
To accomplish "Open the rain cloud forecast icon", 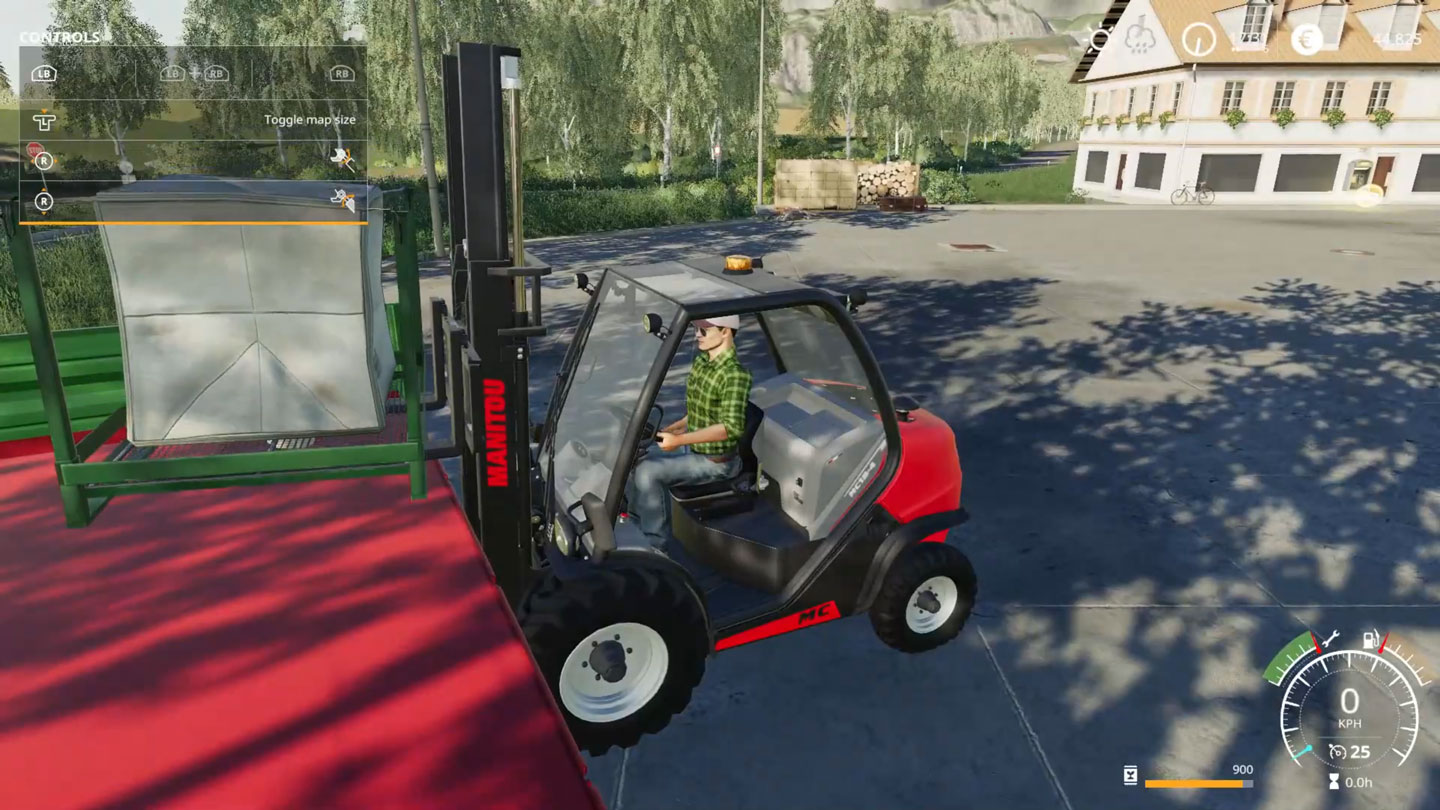I will tap(1140, 39).
